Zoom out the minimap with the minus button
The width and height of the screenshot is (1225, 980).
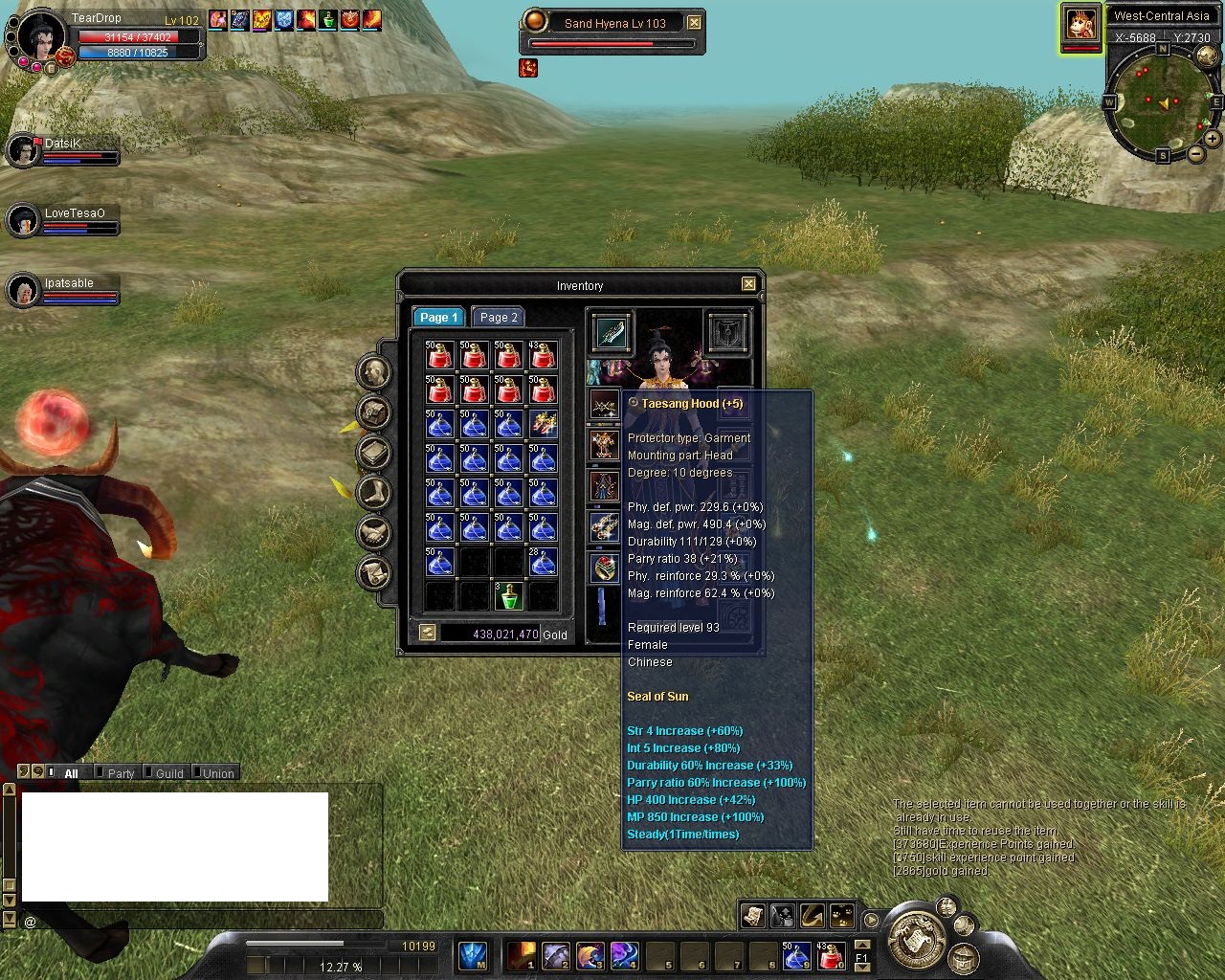(1195, 154)
